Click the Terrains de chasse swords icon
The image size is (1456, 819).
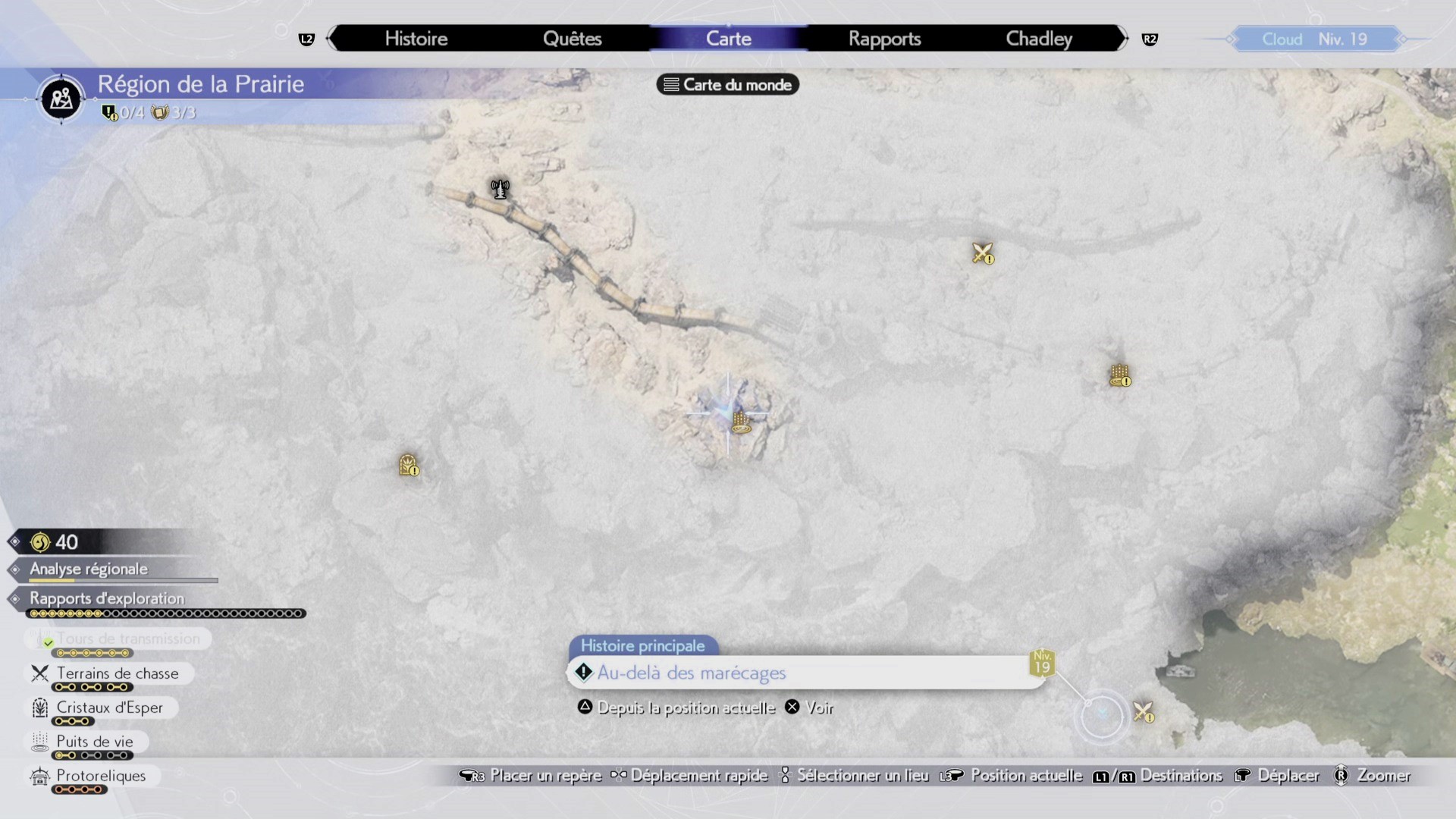point(39,673)
